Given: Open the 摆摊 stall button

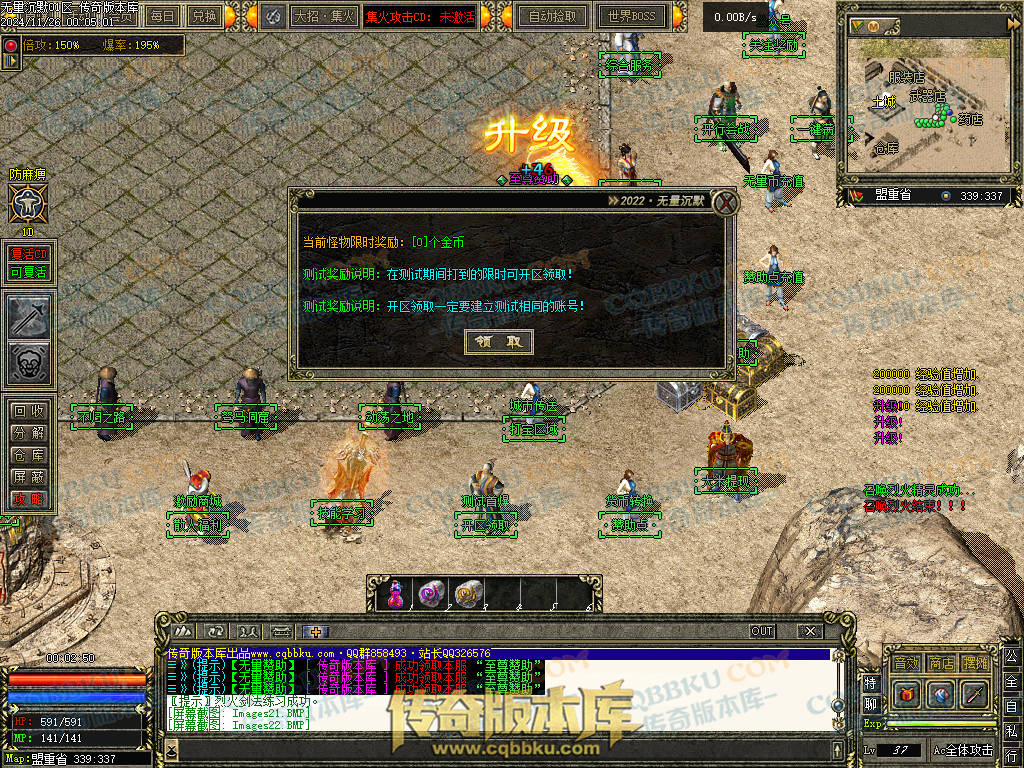Looking at the screenshot, I should [x=974, y=663].
